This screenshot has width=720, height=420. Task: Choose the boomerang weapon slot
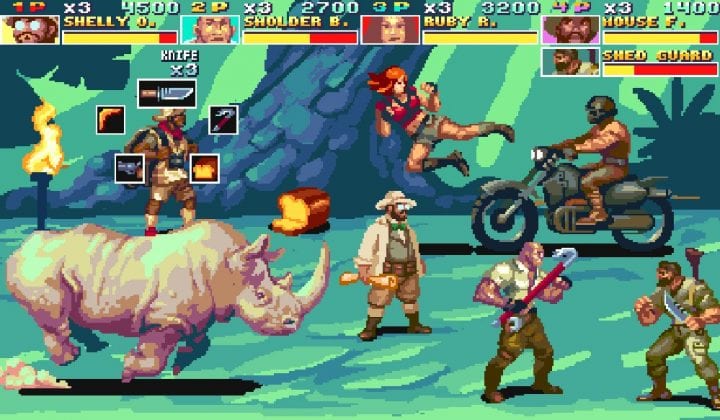110,119
